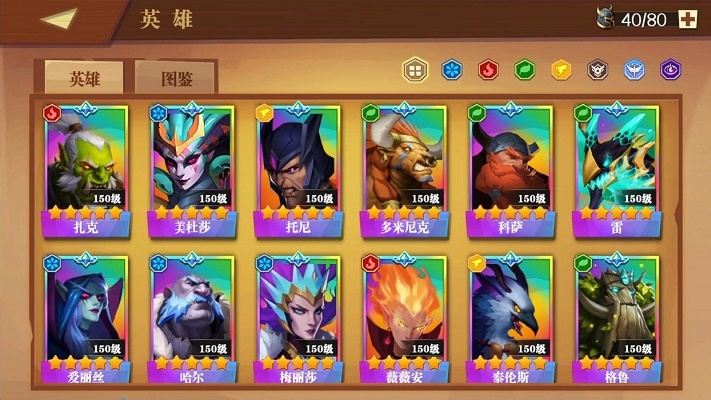Show all heroes with the grid filter
711x400 pixels.
pyautogui.click(x=414, y=70)
